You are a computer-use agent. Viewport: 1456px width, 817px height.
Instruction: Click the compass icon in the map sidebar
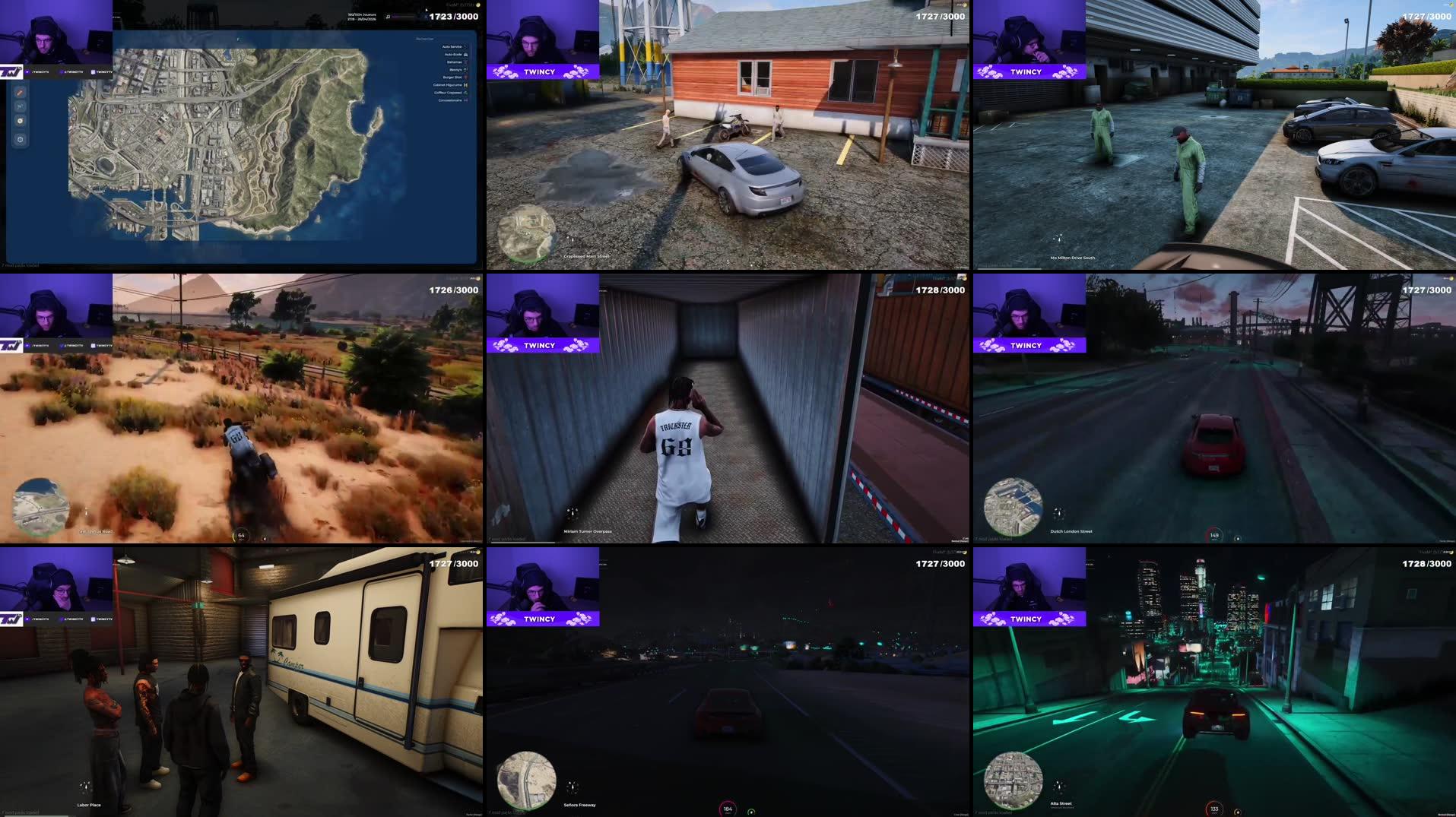click(x=20, y=120)
